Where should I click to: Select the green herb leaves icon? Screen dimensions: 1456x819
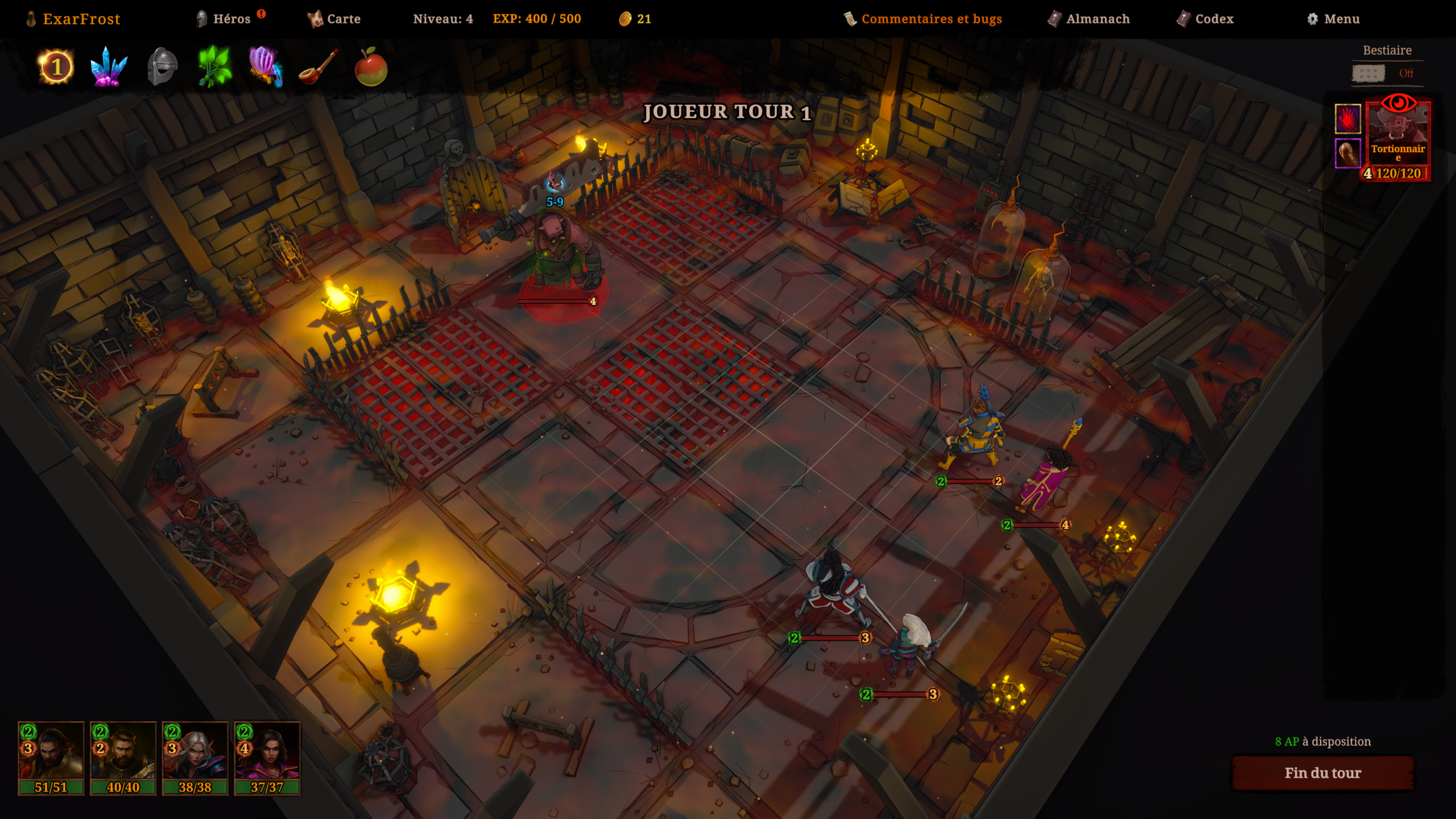214,67
